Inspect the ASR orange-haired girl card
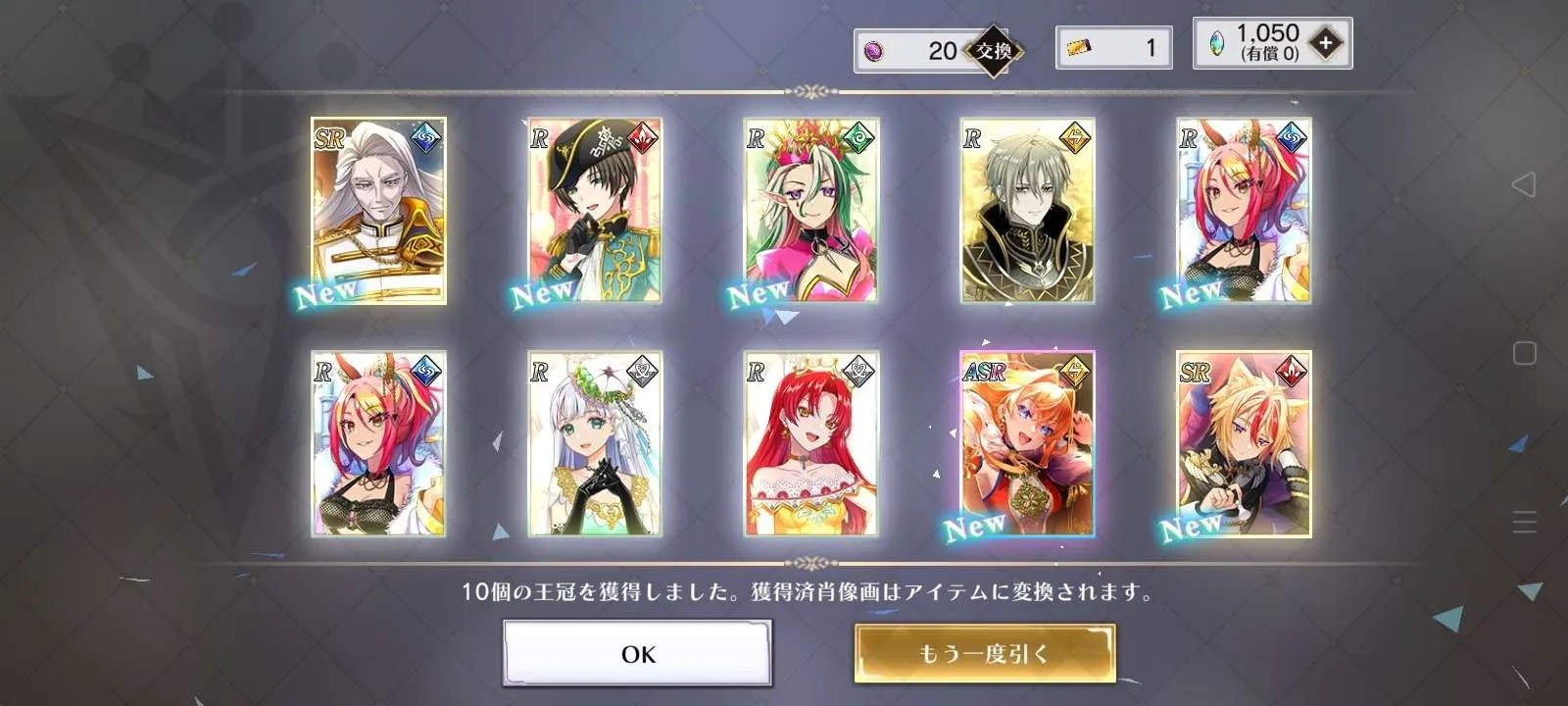Image resolution: width=1568 pixels, height=706 pixels. [1027, 443]
